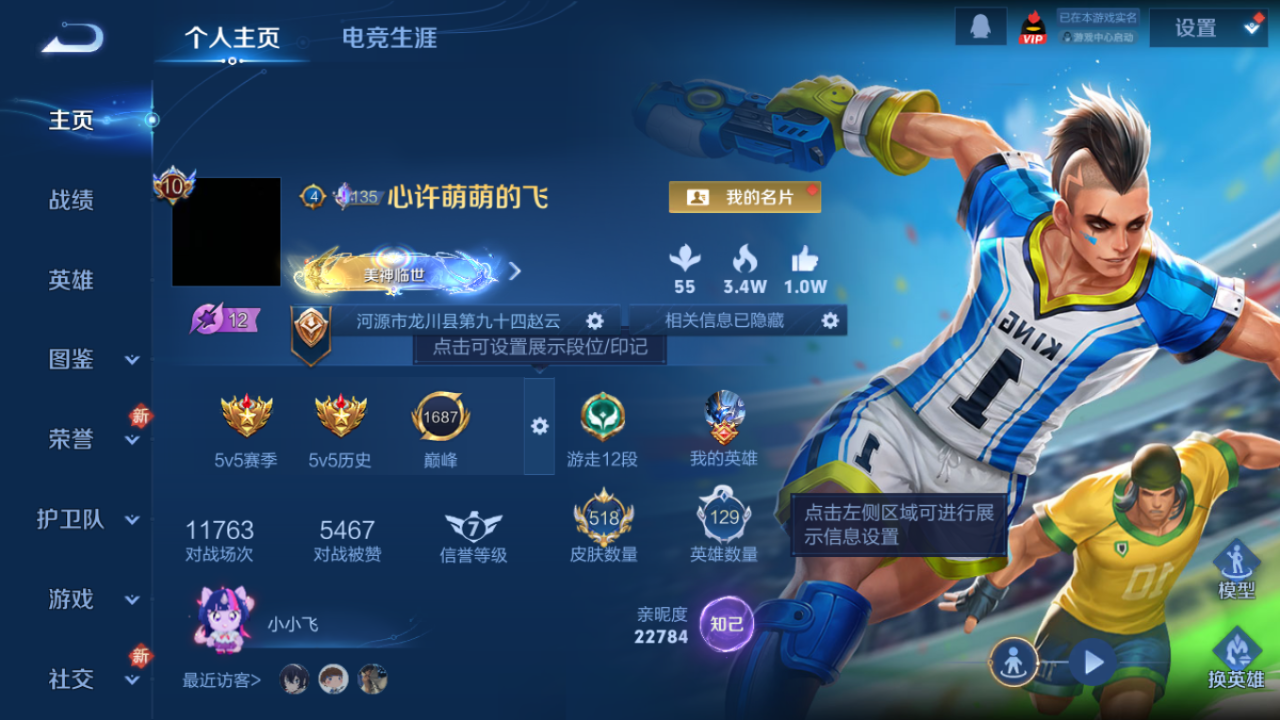The width and height of the screenshot is (1280, 720).
Task: Click the 我的名片 button
Action: tap(744, 196)
